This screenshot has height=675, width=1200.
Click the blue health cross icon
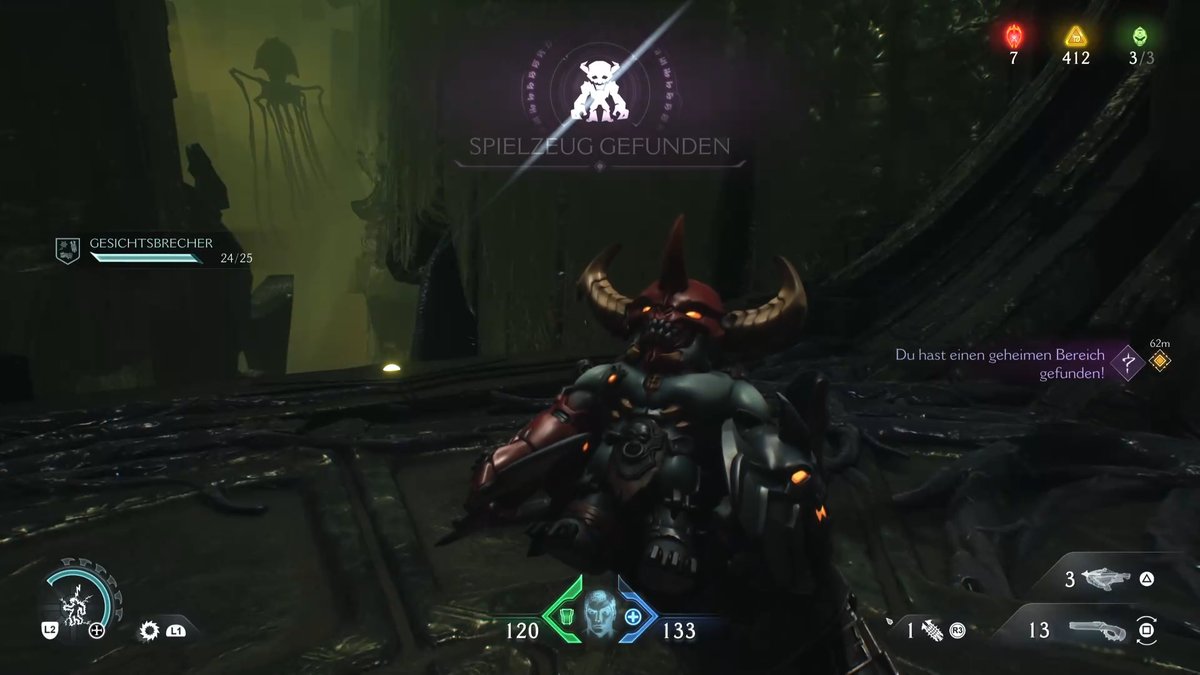point(633,617)
